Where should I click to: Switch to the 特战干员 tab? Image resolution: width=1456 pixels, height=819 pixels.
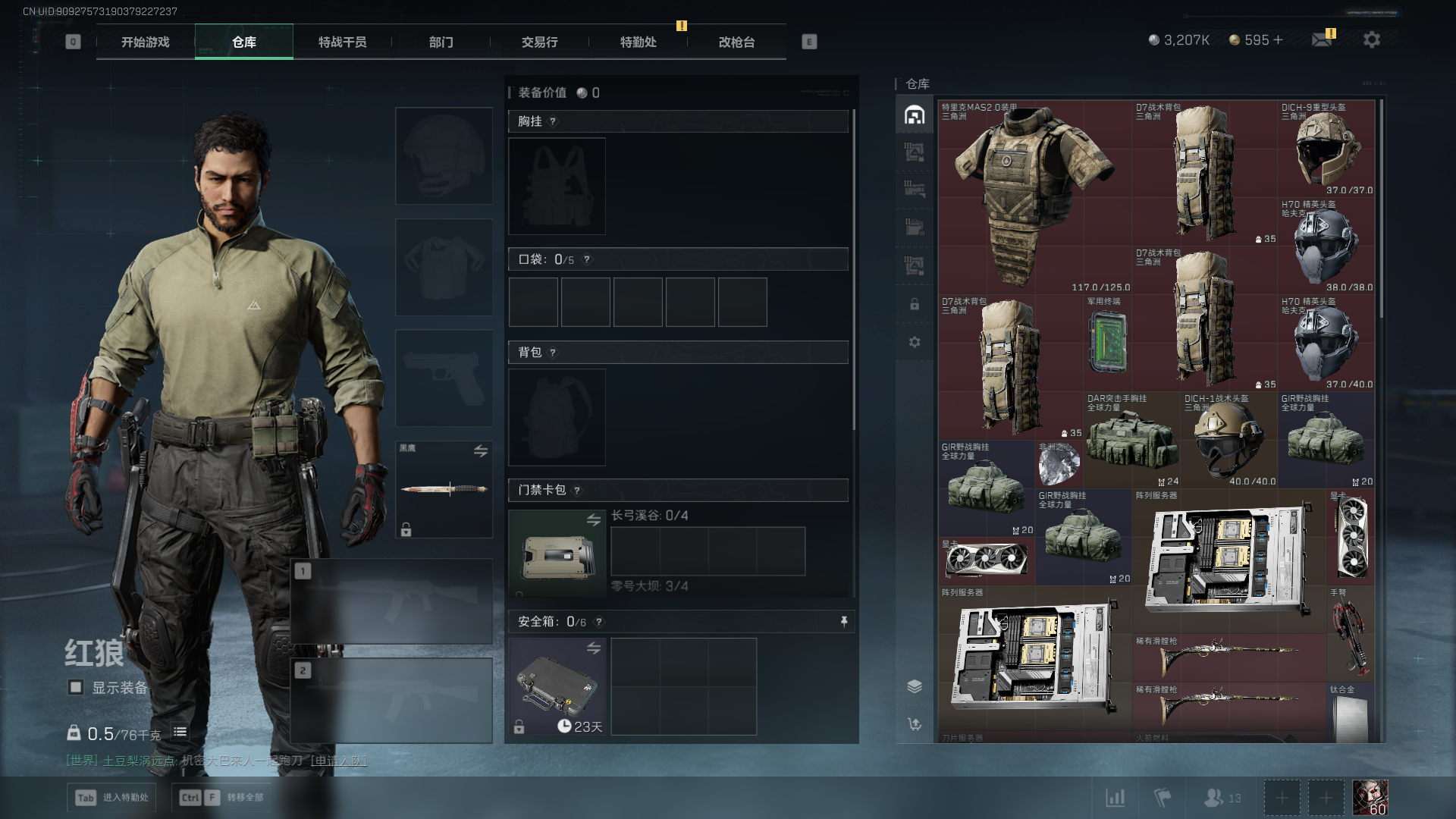point(342,42)
